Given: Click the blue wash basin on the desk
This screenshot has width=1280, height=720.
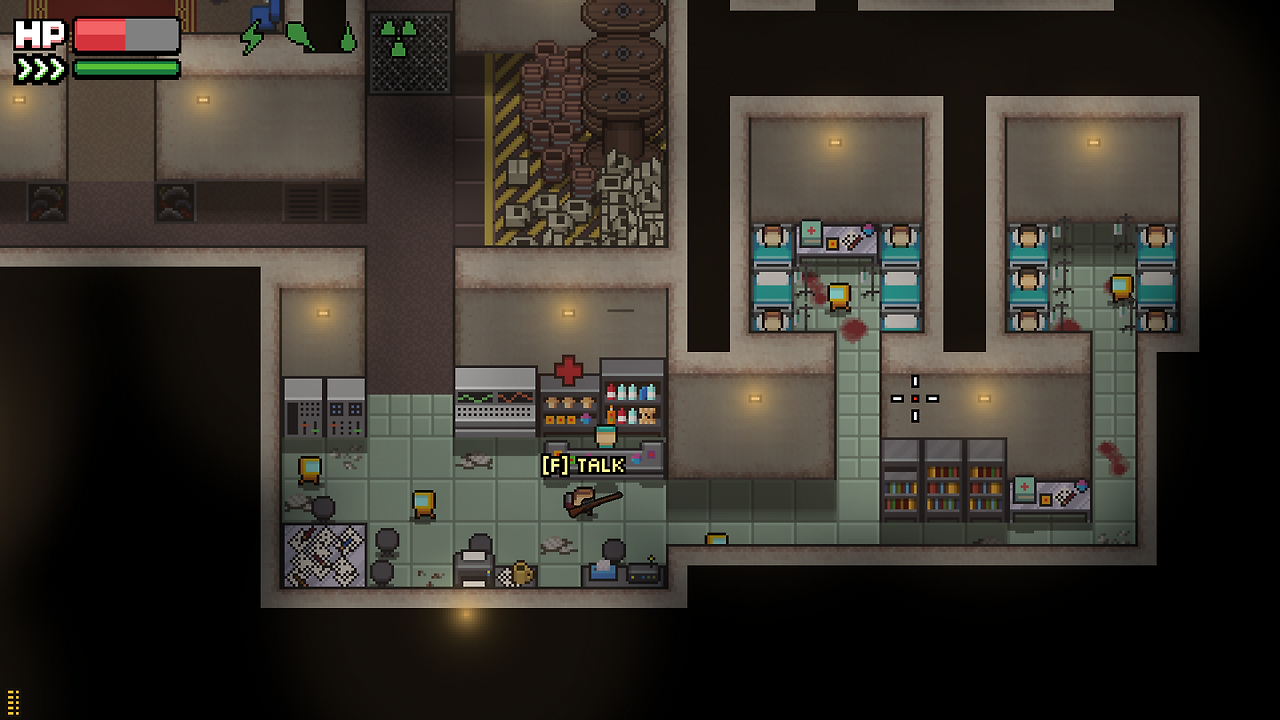Looking at the screenshot, I should point(603,570).
